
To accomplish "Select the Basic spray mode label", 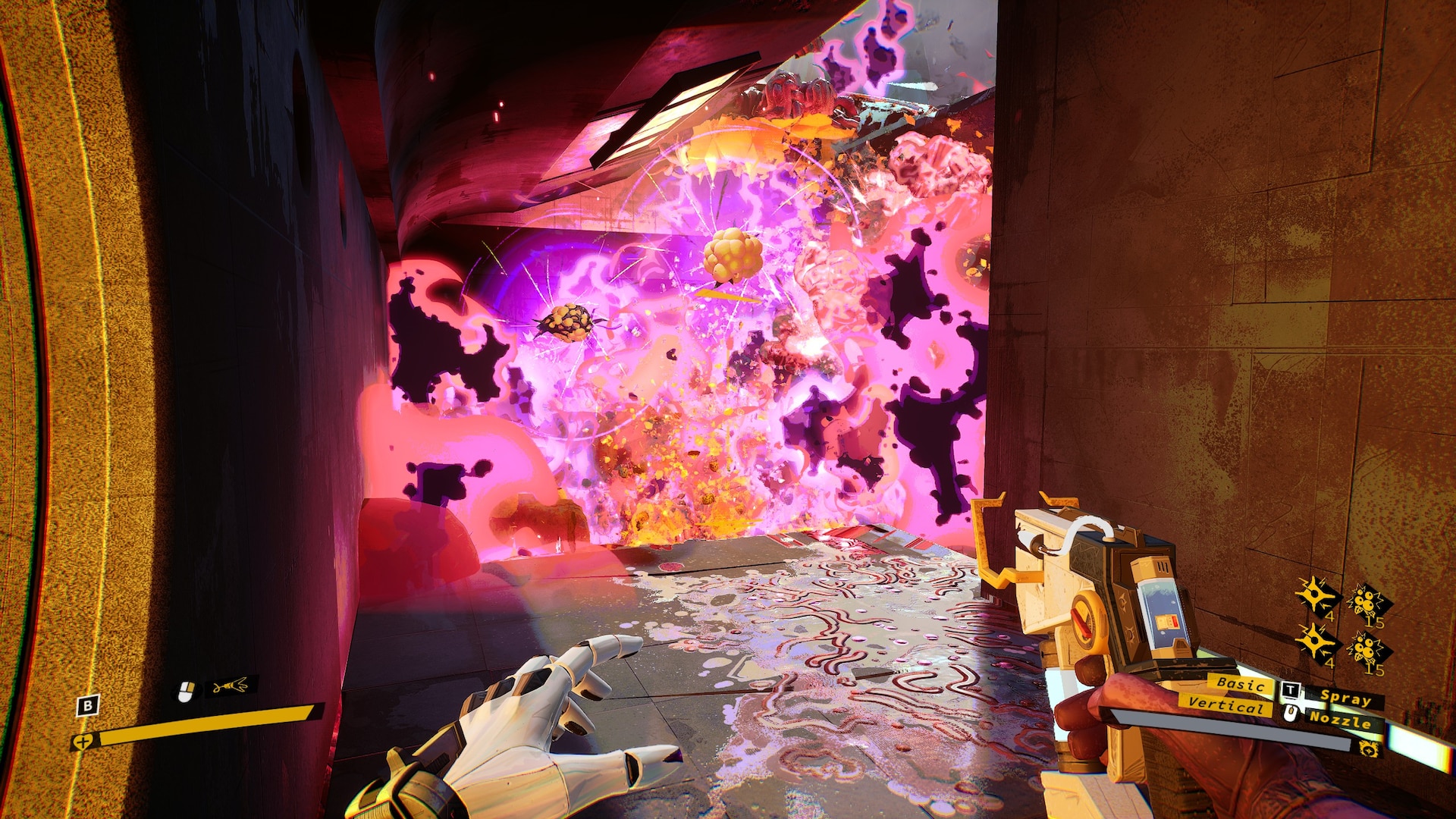I will [x=1240, y=684].
